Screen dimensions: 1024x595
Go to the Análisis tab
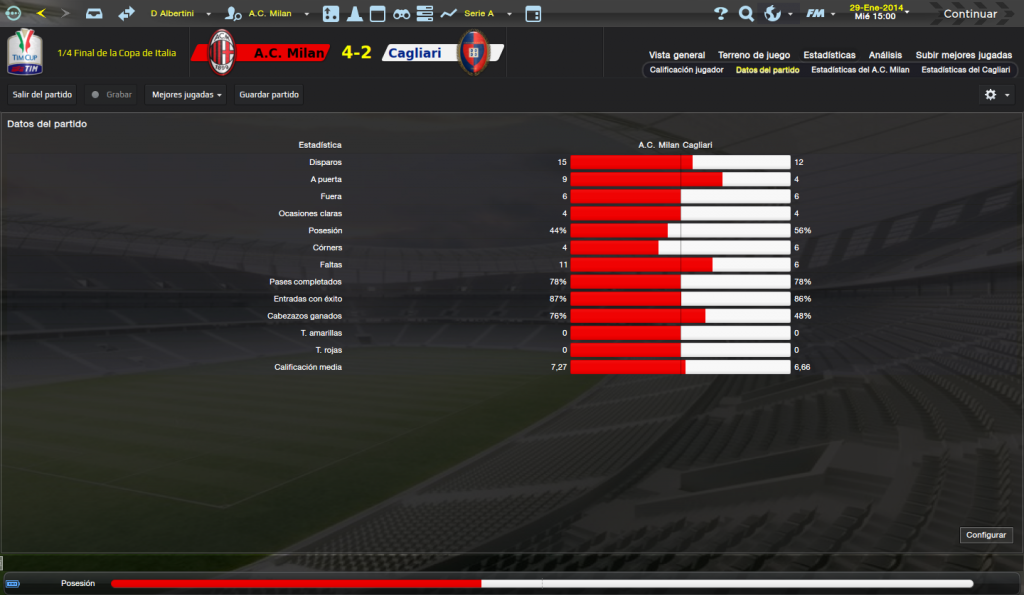pos(885,55)
